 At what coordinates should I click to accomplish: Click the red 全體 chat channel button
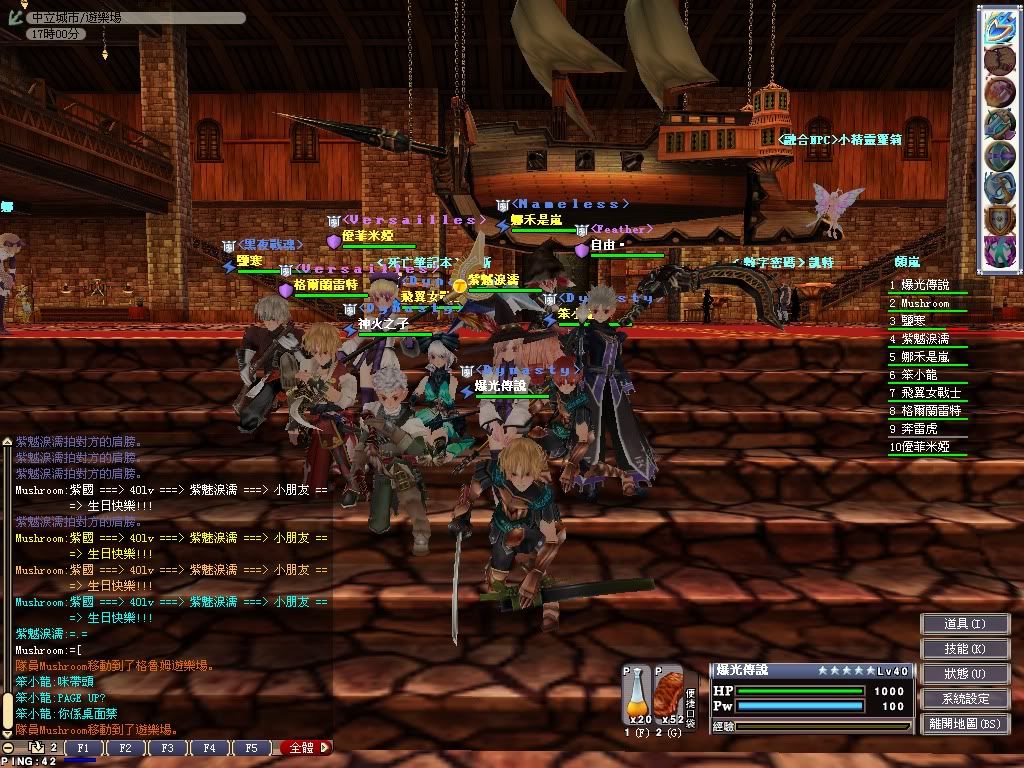coord(303,747)
